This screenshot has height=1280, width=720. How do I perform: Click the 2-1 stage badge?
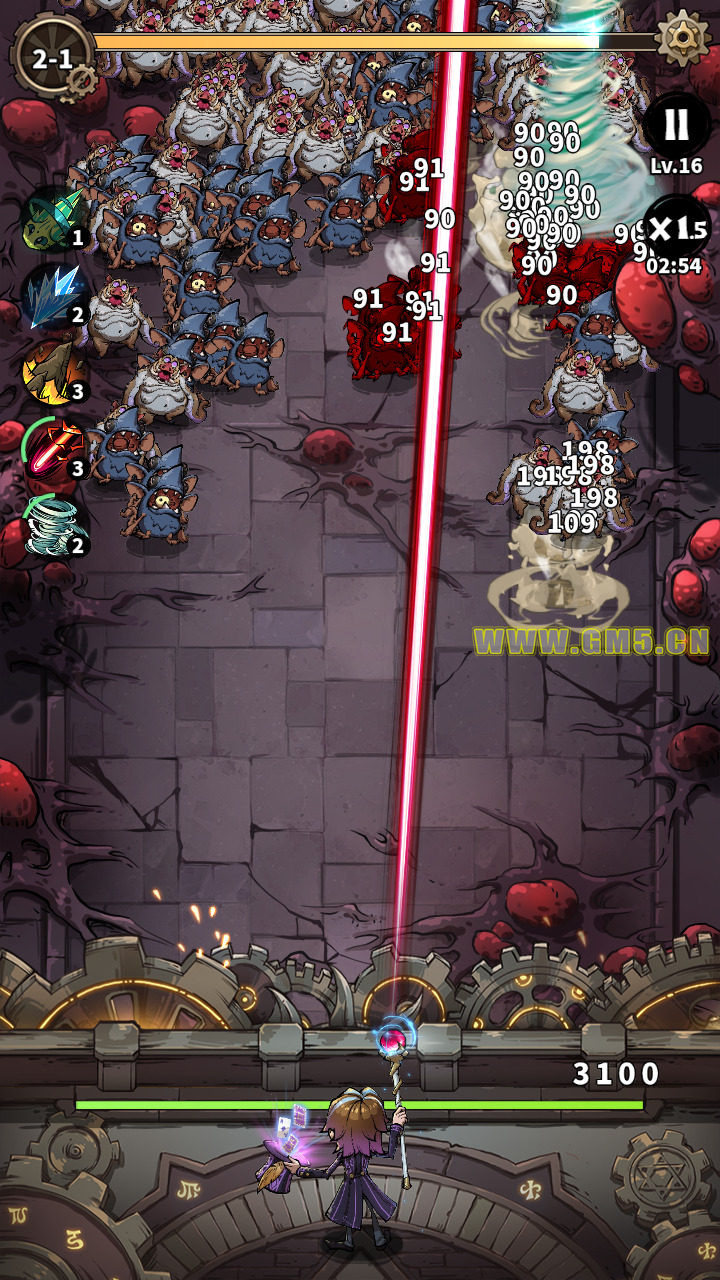click(x=52, y=58)
